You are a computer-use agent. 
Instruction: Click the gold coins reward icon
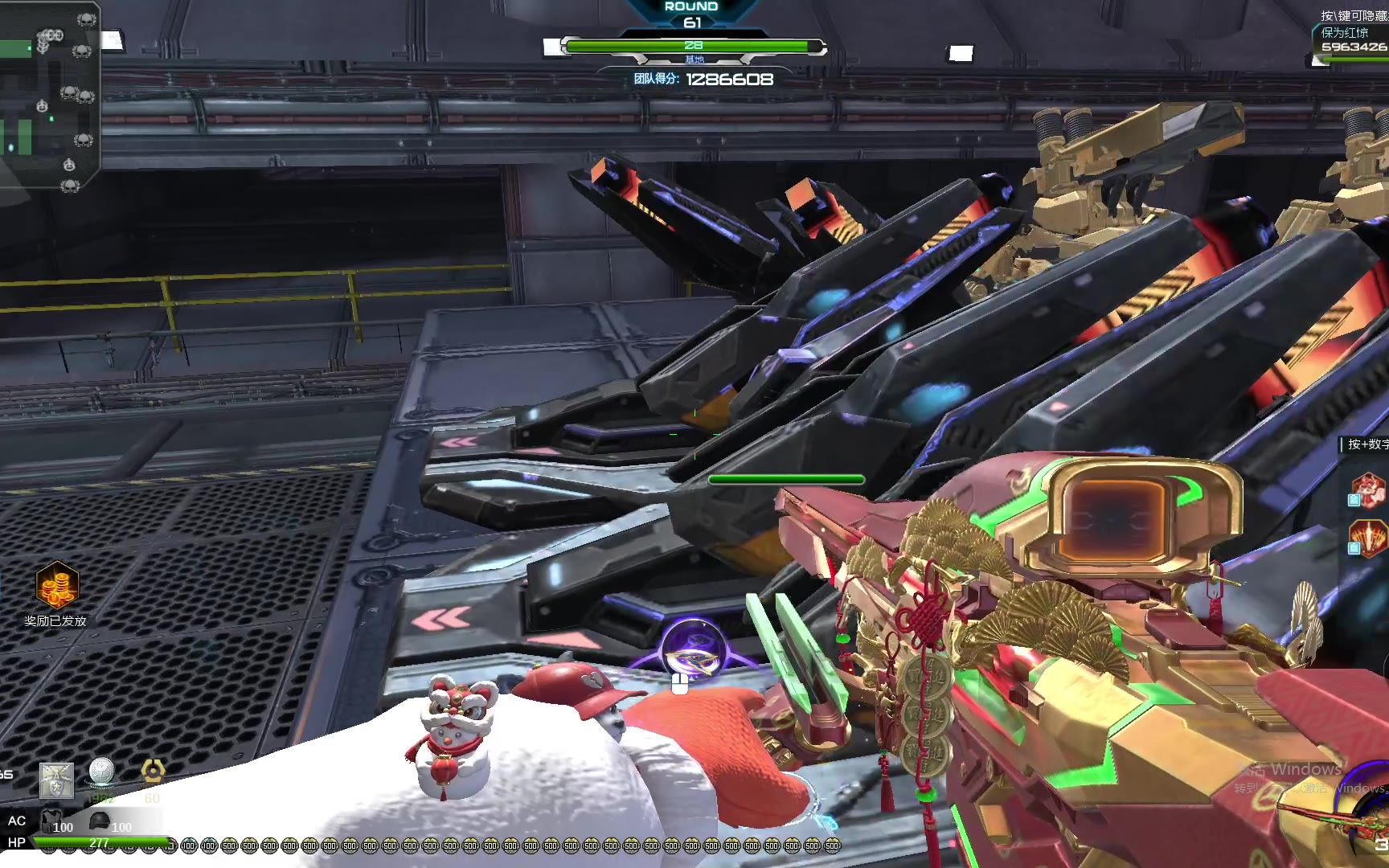click(x=56, y=584)
